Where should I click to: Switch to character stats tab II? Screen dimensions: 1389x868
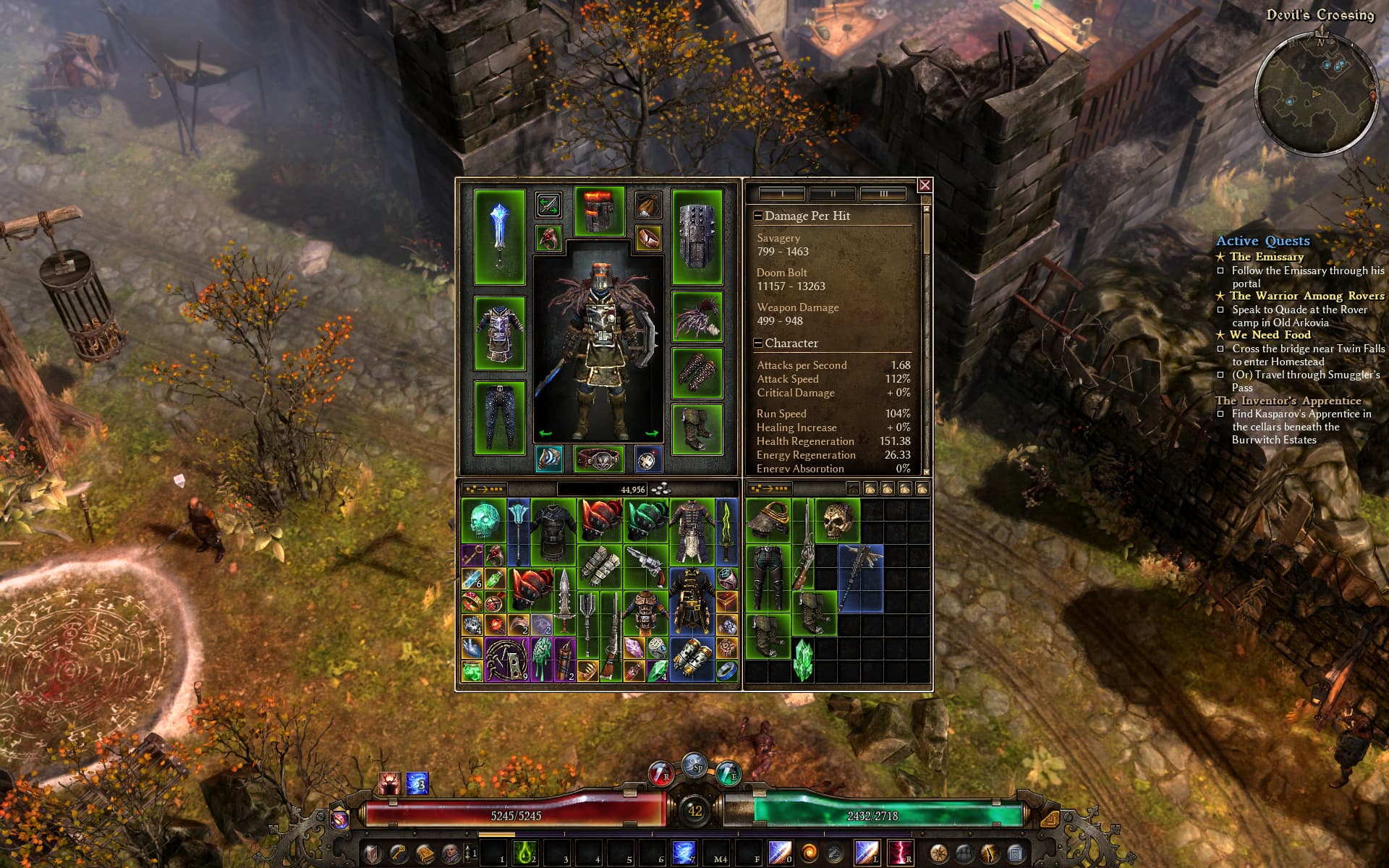pyautogui.click(x=833, y=194)
